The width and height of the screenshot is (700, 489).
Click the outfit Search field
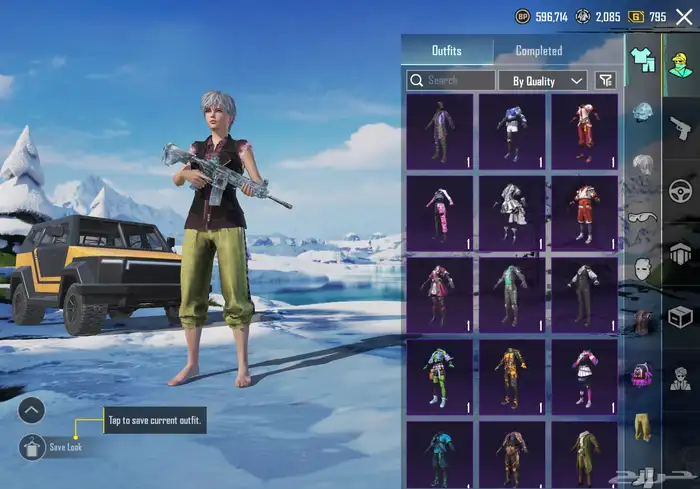click(451, 80)
